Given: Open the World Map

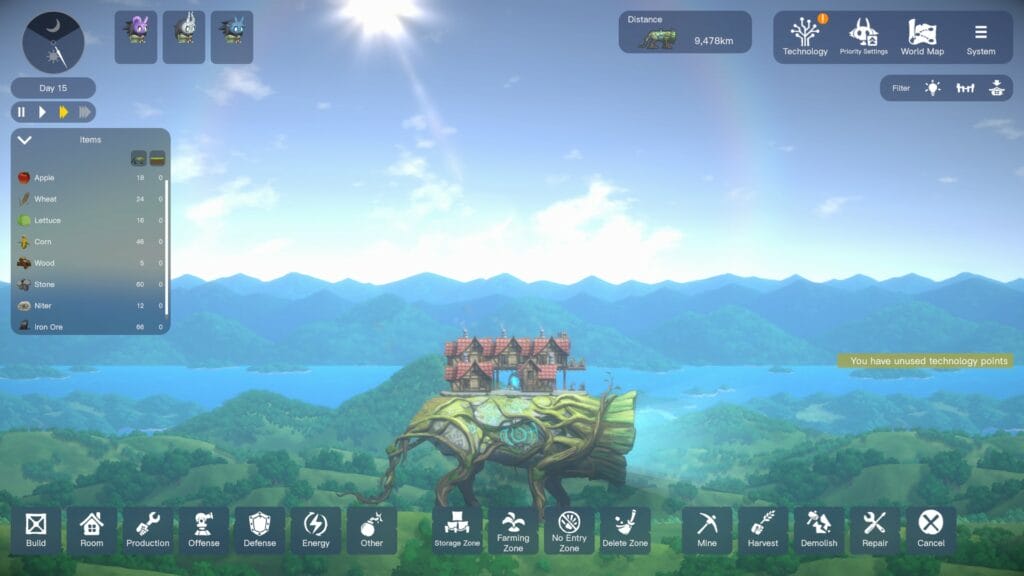Looking at the screenshot, I should pyautogui.click(x=921, y=37).
